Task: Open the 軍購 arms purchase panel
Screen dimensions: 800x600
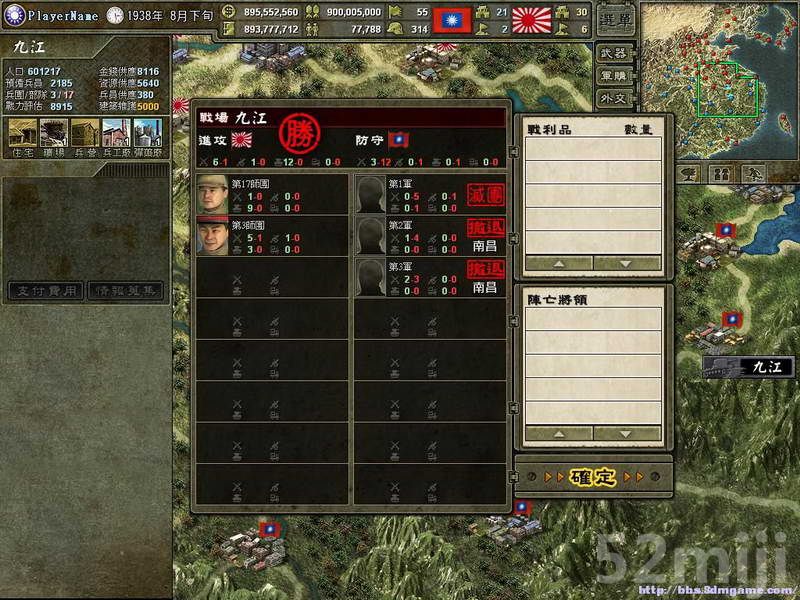Action: tap(616, 75)
